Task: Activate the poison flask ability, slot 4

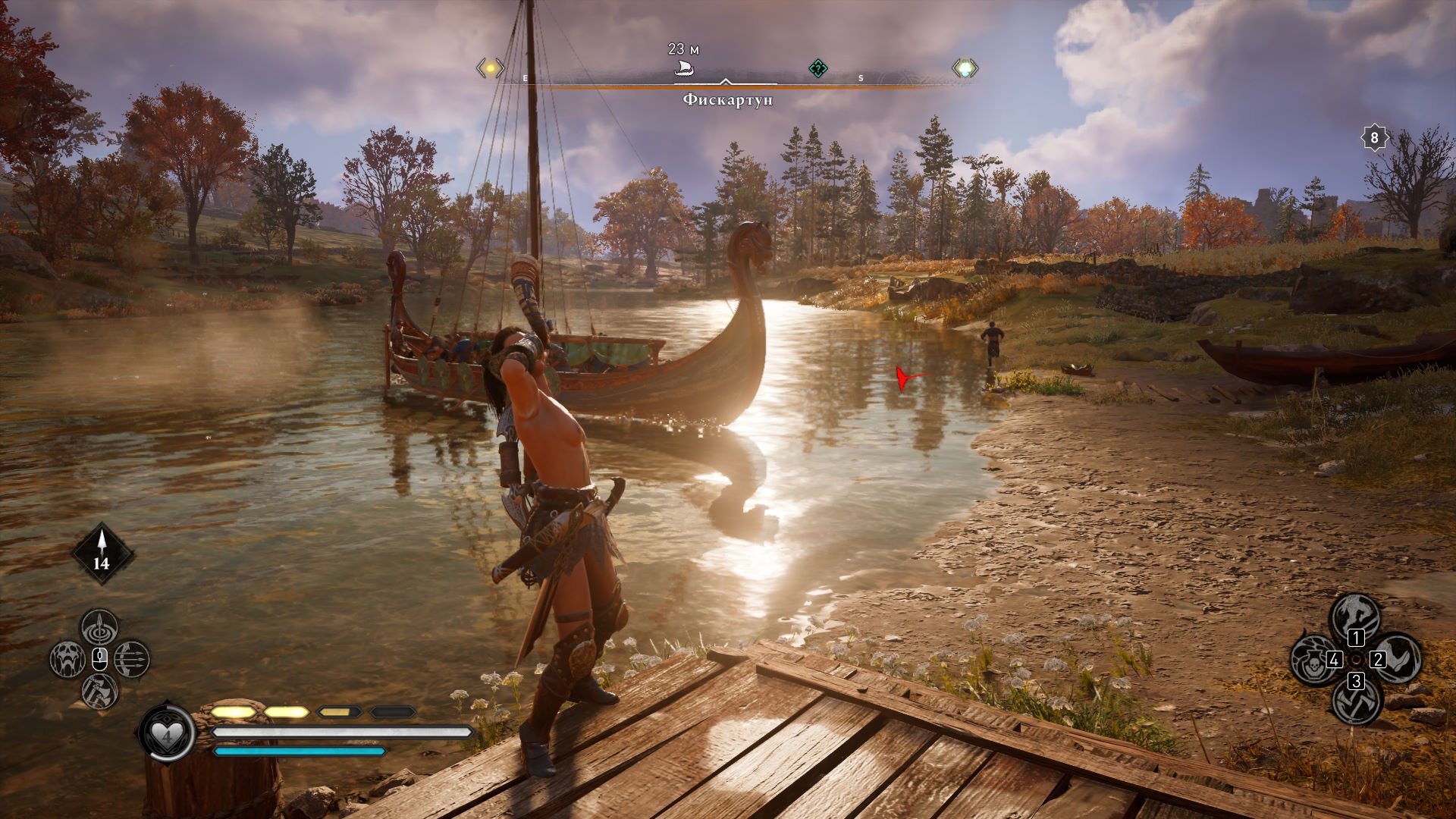Action: click(1314, 659)
